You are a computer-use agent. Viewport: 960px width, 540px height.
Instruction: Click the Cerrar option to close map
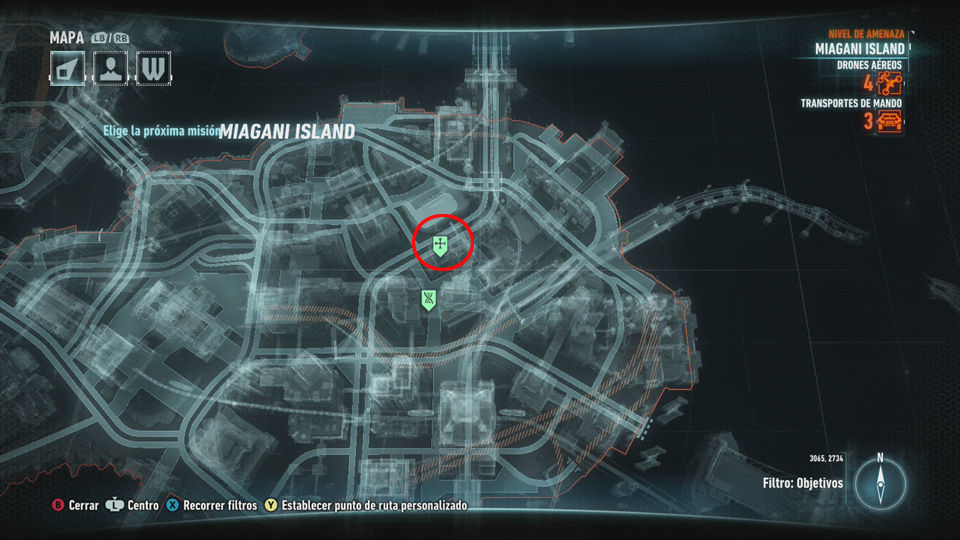coord(76,506)
